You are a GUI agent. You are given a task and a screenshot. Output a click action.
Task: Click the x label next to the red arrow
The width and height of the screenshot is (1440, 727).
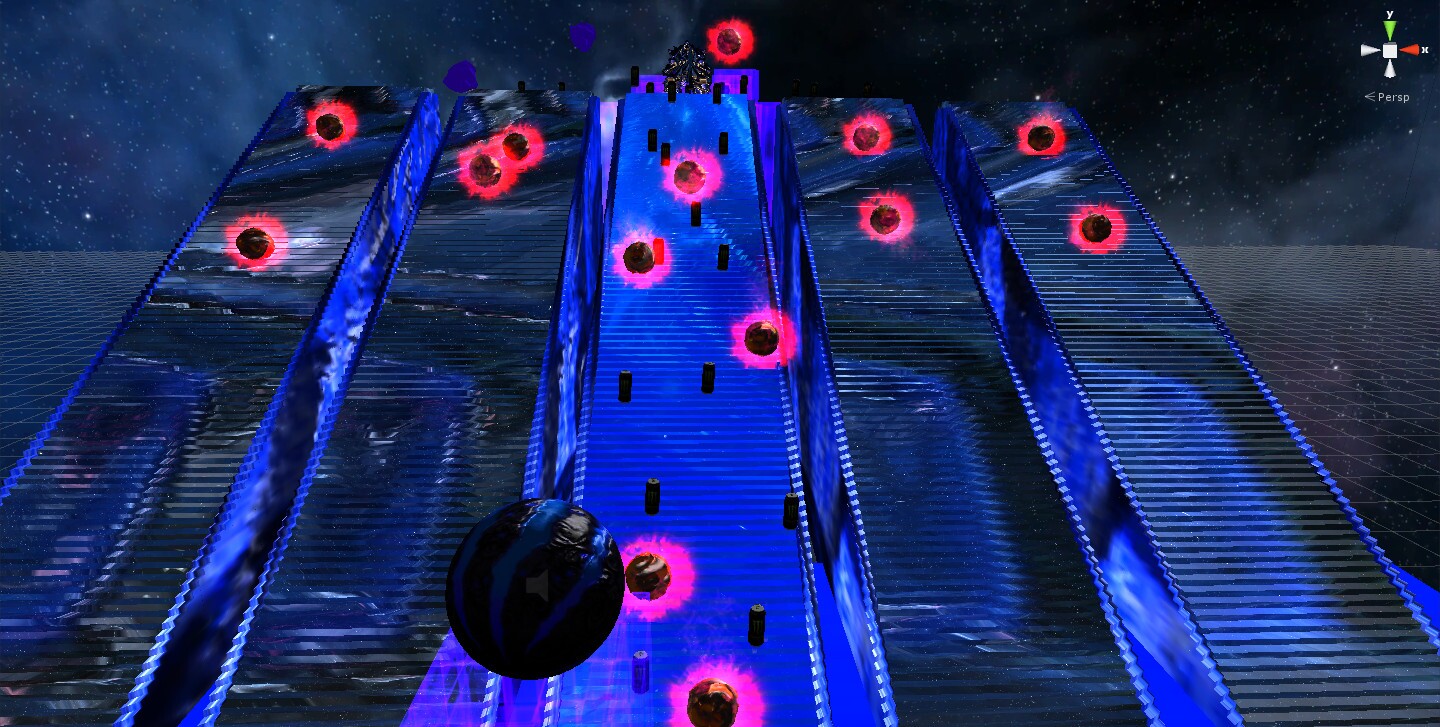click(x=1425, y=49)
